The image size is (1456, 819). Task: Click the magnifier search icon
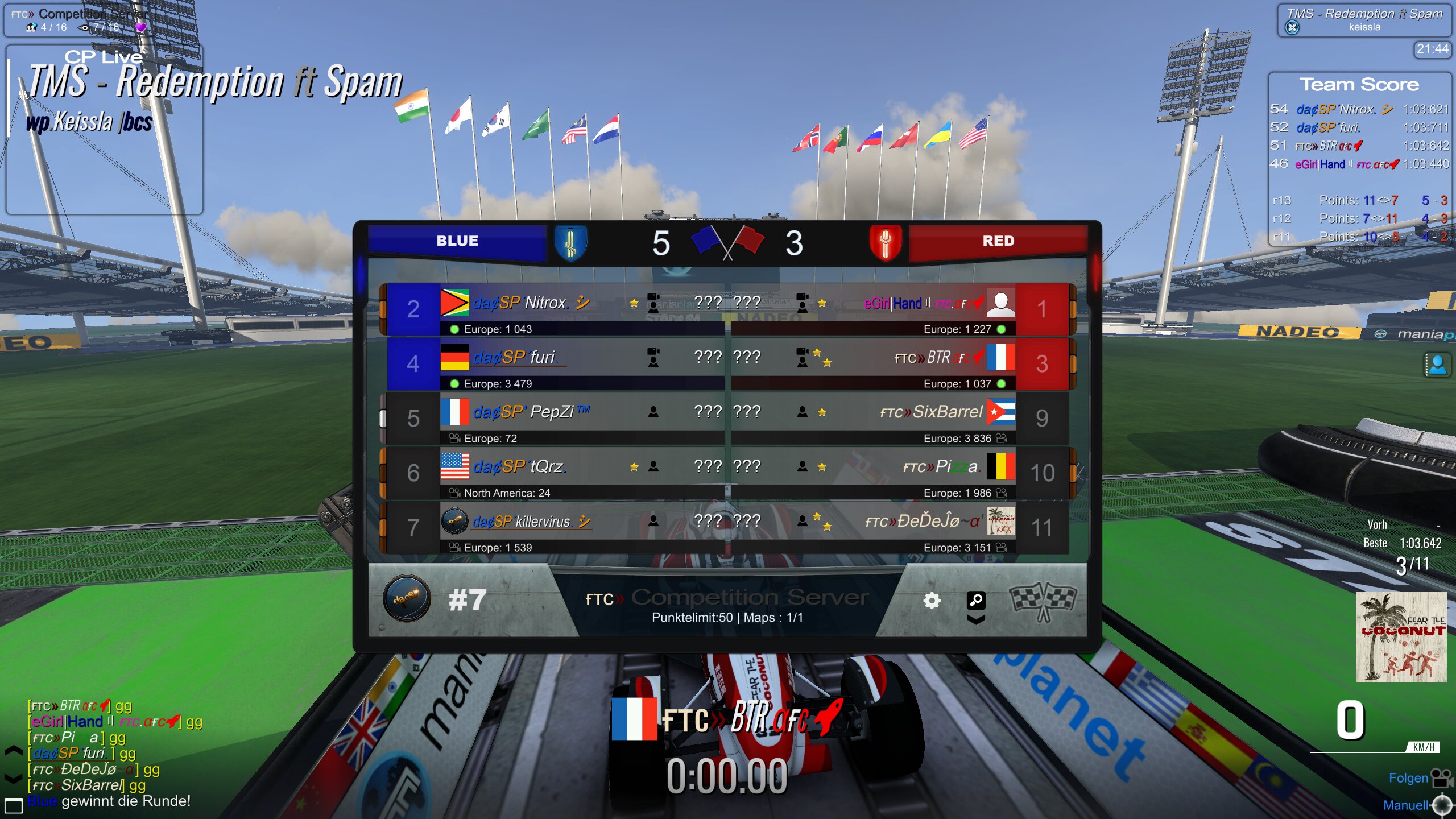(x=976, y=599)
